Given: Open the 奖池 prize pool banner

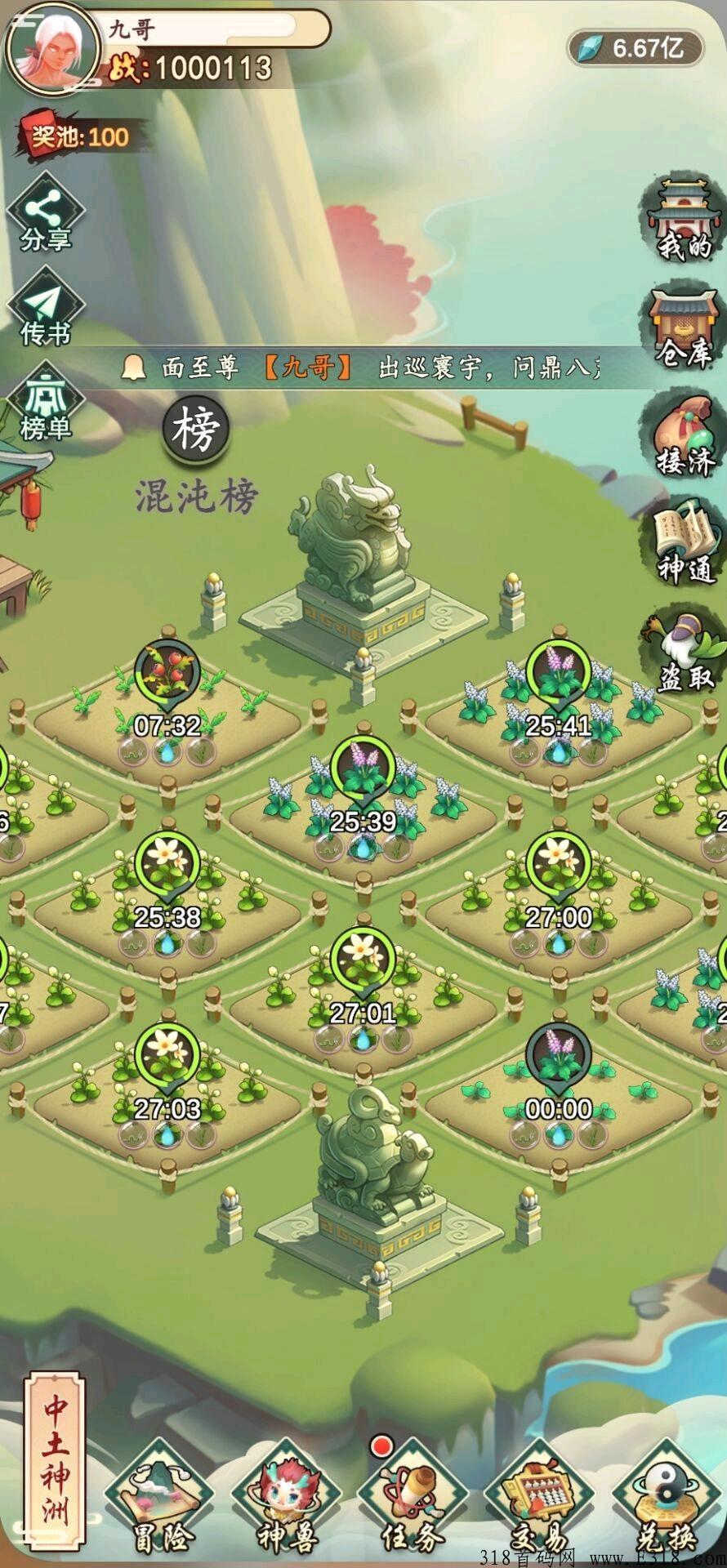Looking at the screenshot, I should [80, 136].
